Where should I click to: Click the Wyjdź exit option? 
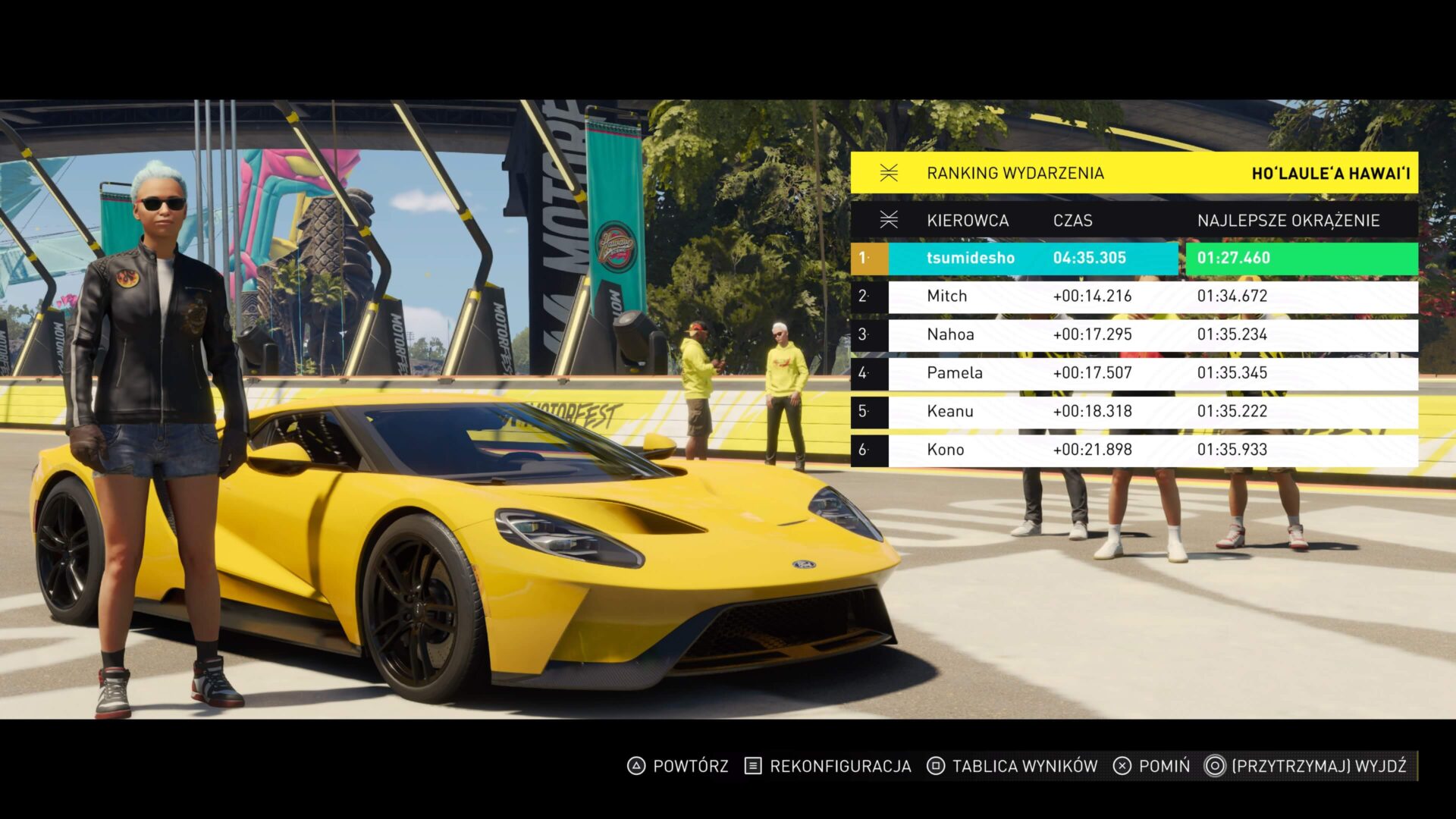[x=1307, y=767]
